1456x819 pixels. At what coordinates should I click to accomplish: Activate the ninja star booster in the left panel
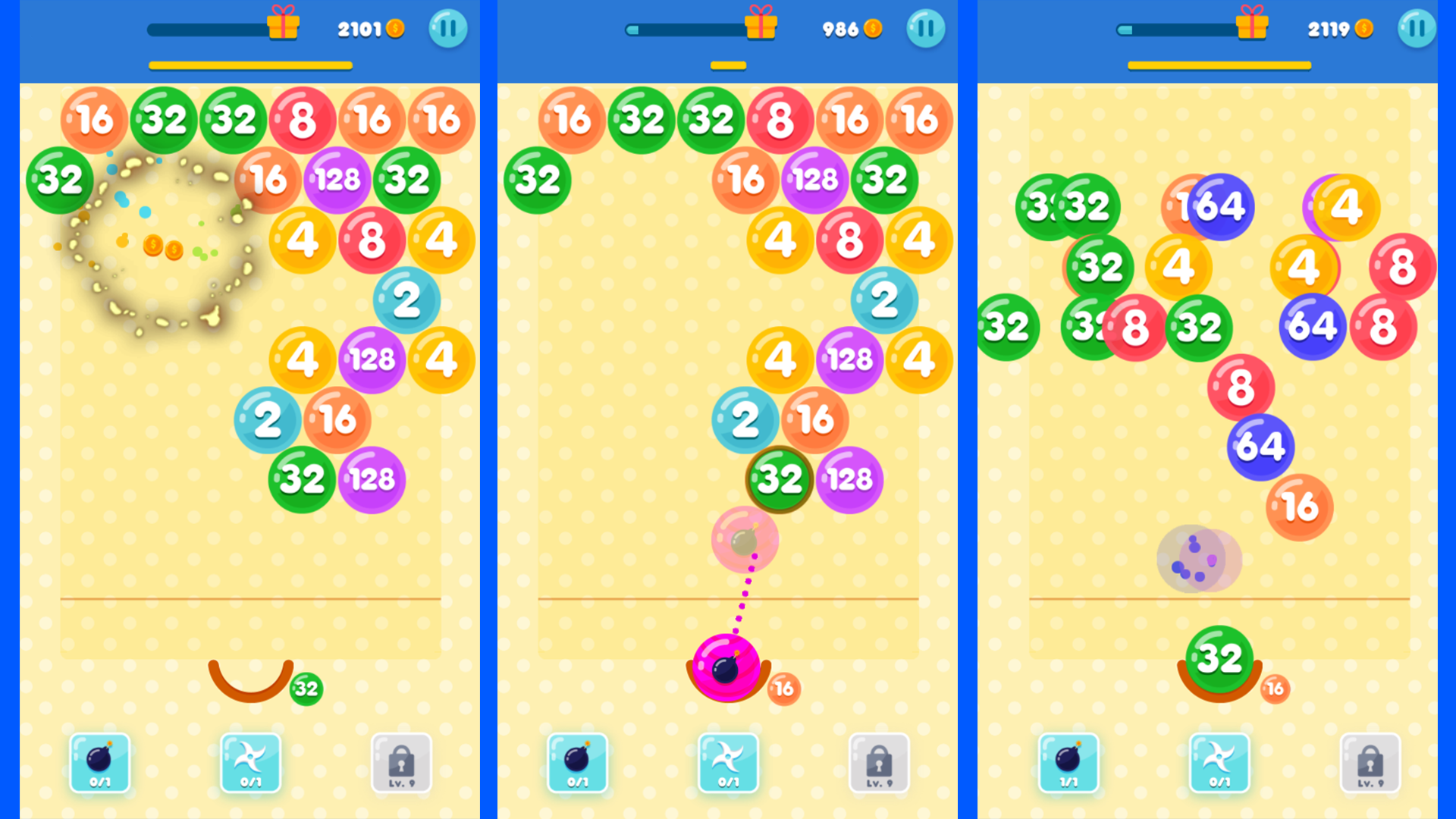251,764
